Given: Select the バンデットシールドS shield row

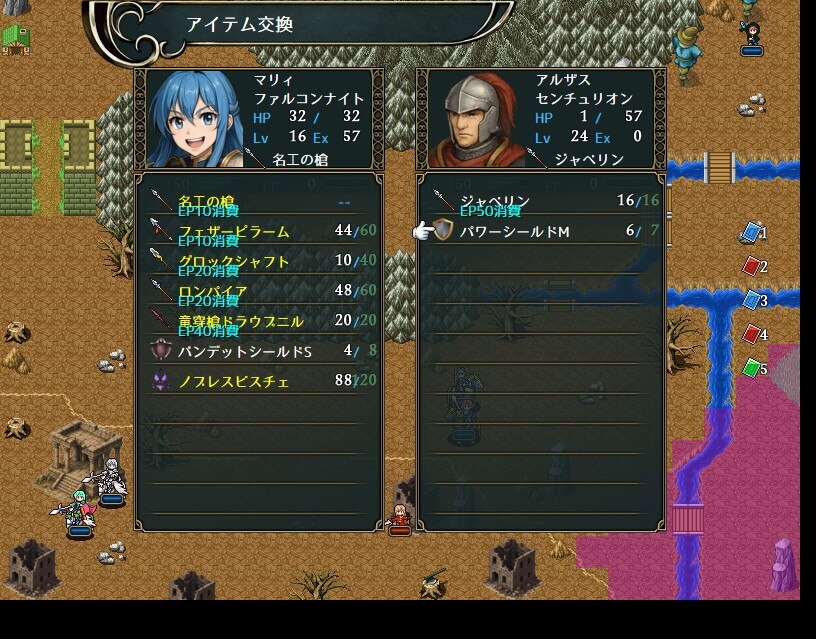Looking at the screenshot, I should pyautogui.click(x=258, y=351).
